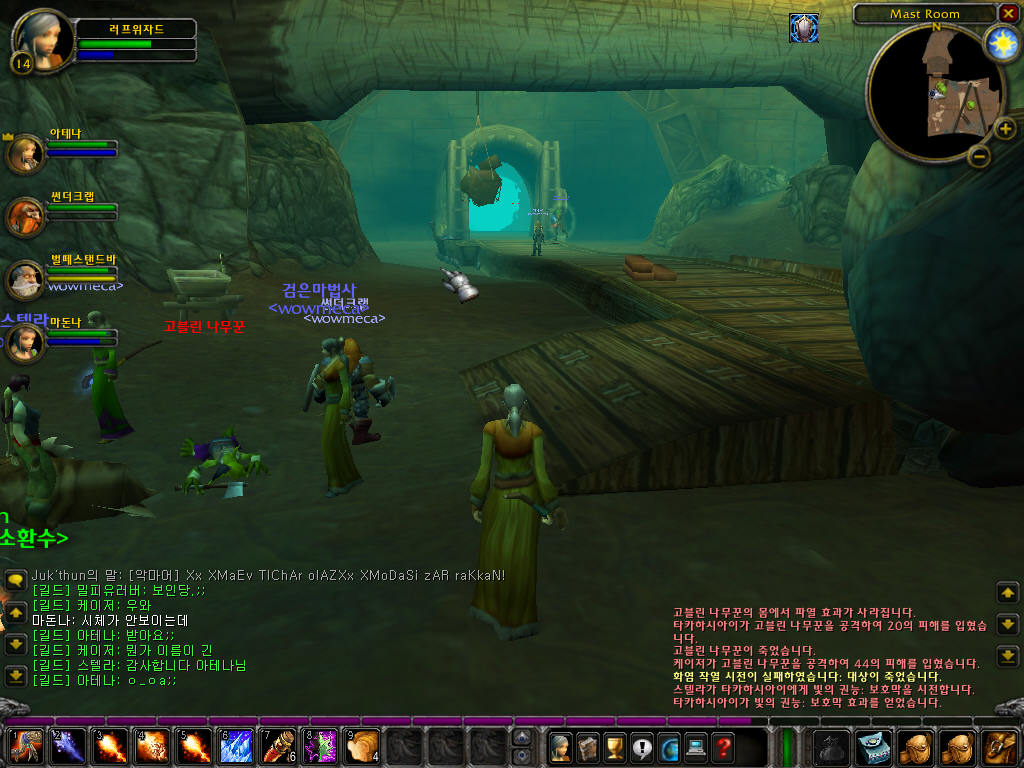
Task: Zoom in the minimap with plus button
Action: point(1005,128)
